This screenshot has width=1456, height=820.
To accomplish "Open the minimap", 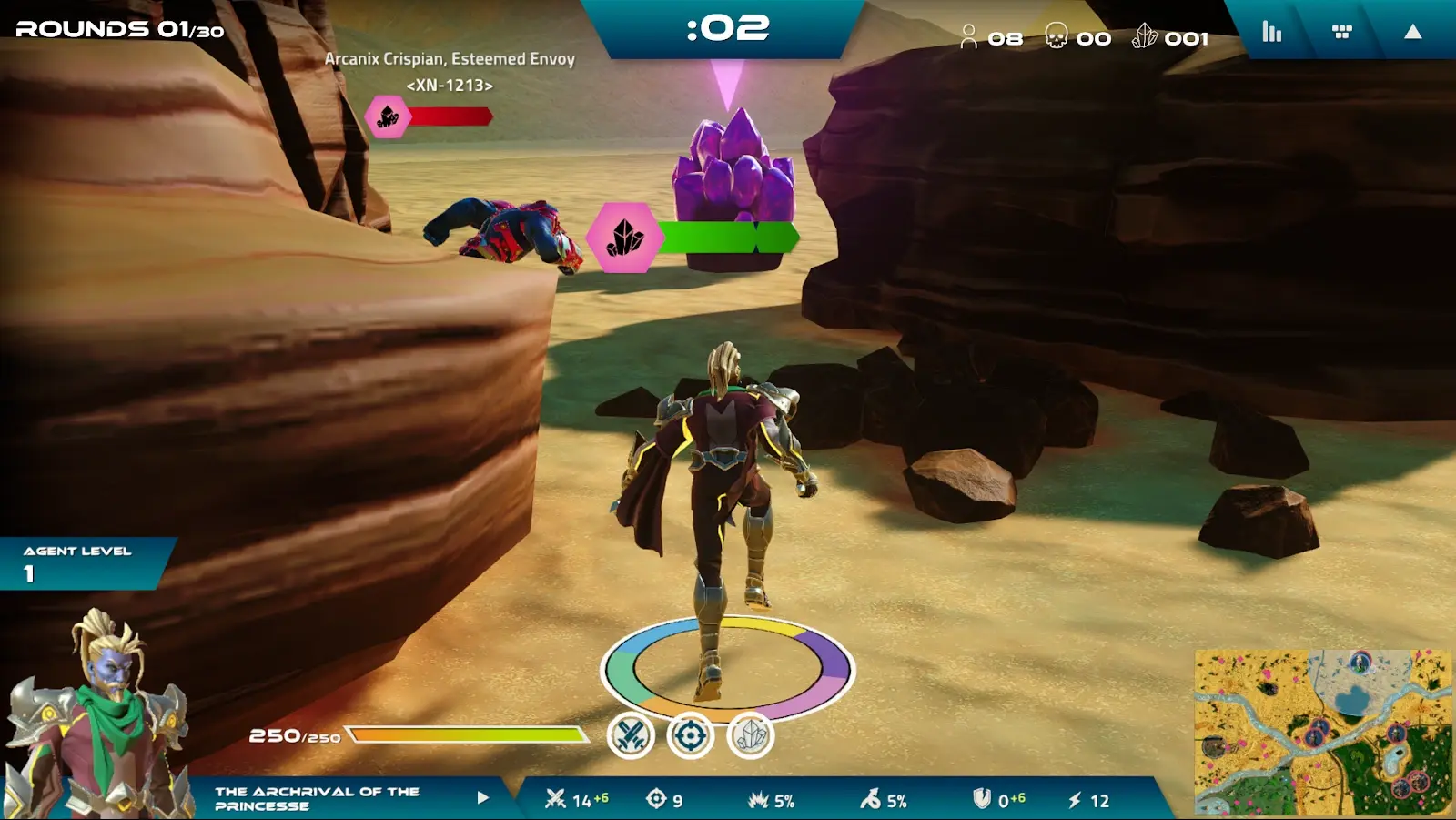I will [x=1322, y=731].
